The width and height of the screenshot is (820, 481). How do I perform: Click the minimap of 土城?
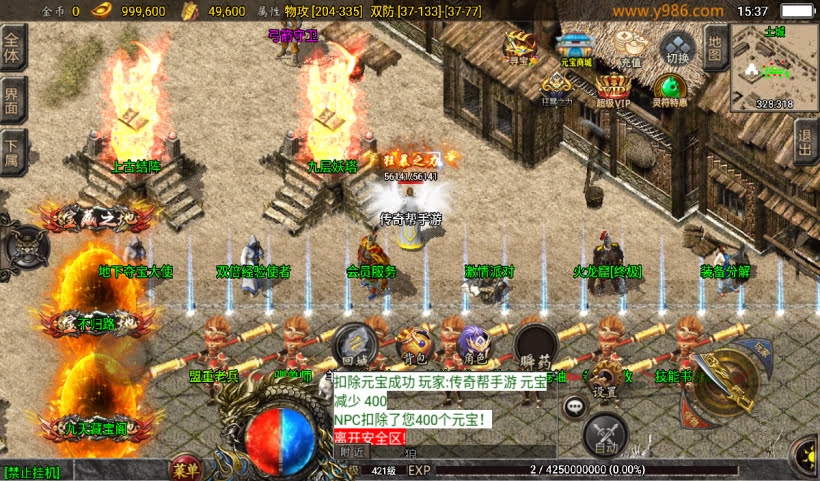(773, 65)
